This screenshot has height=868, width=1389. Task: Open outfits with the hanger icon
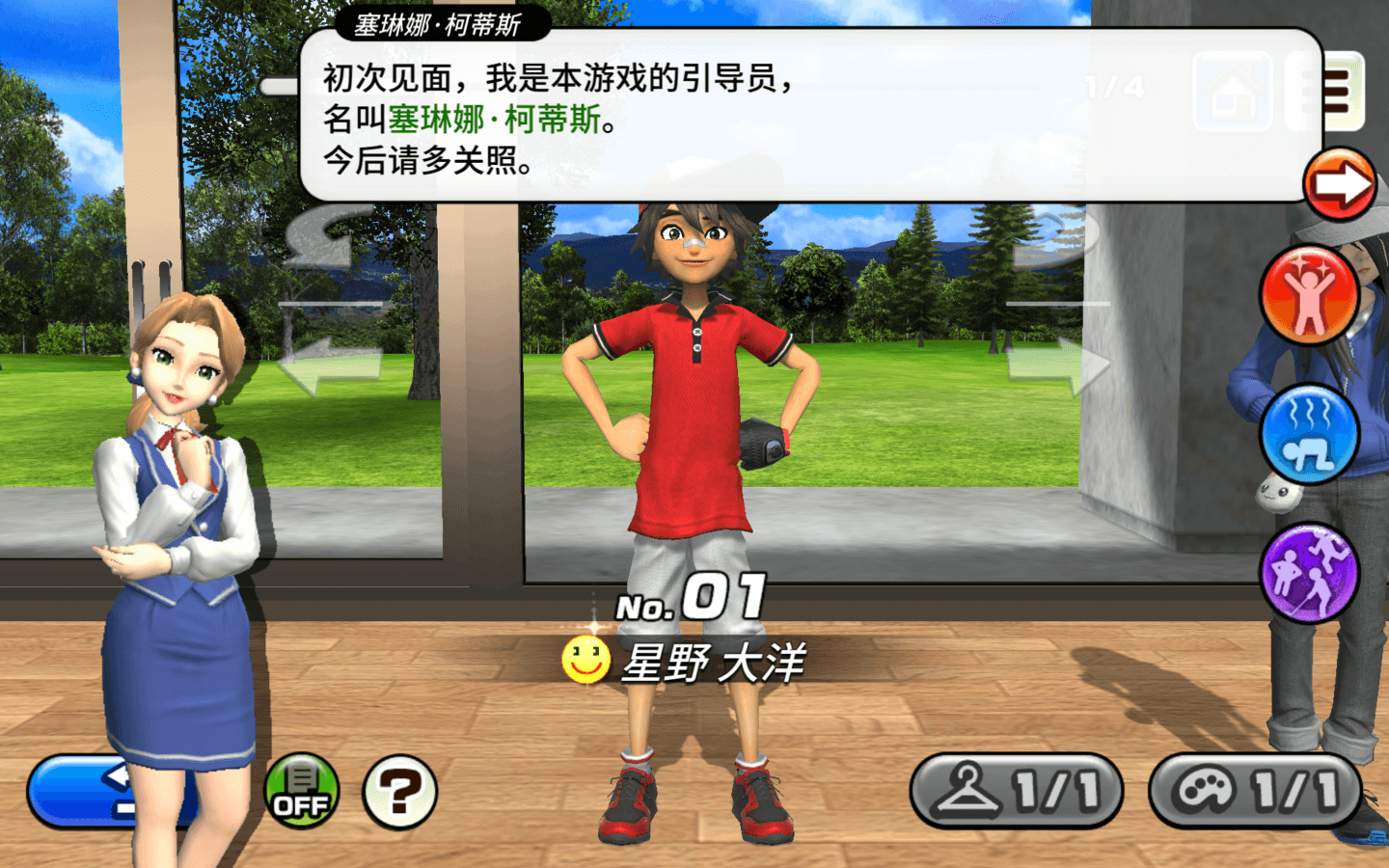pyautogui.click(x=1016, y=793)
